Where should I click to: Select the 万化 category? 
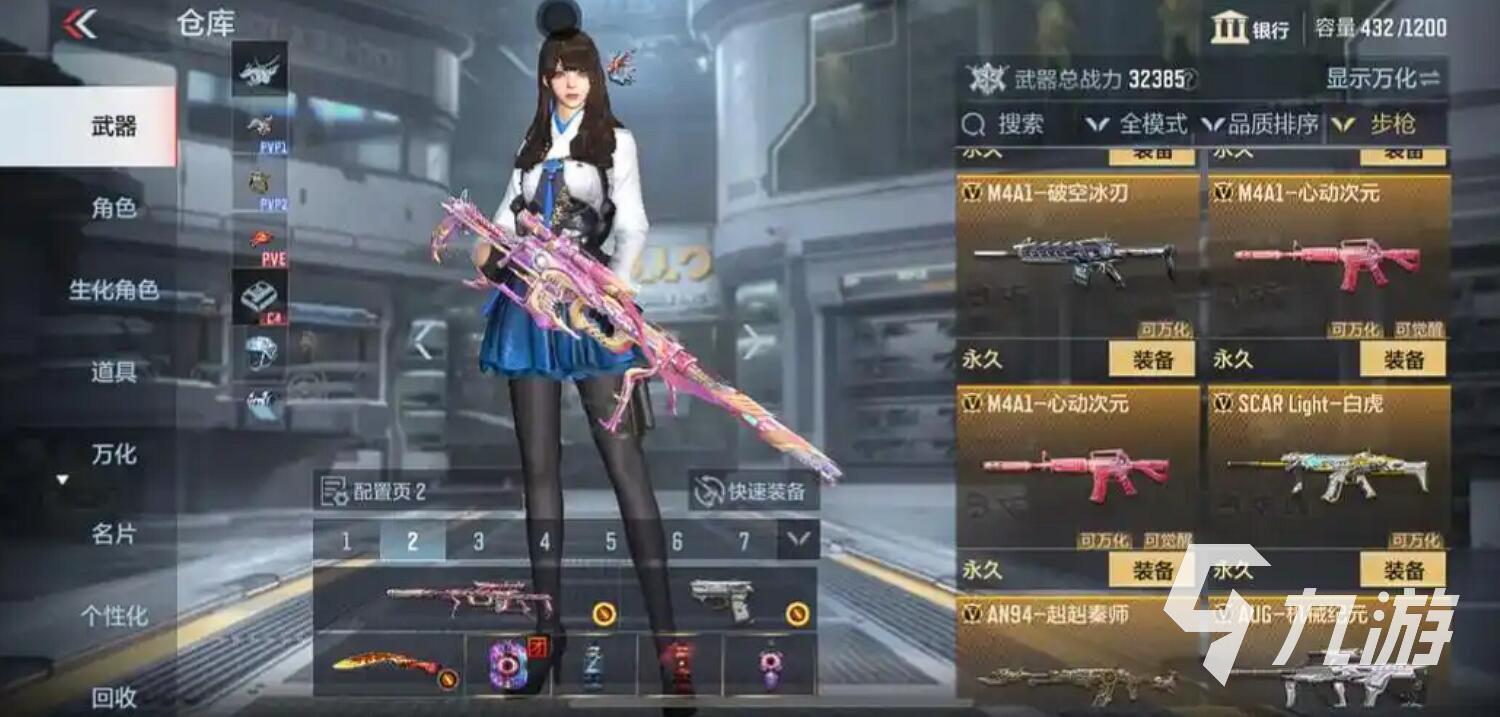[x=114, y=454]
